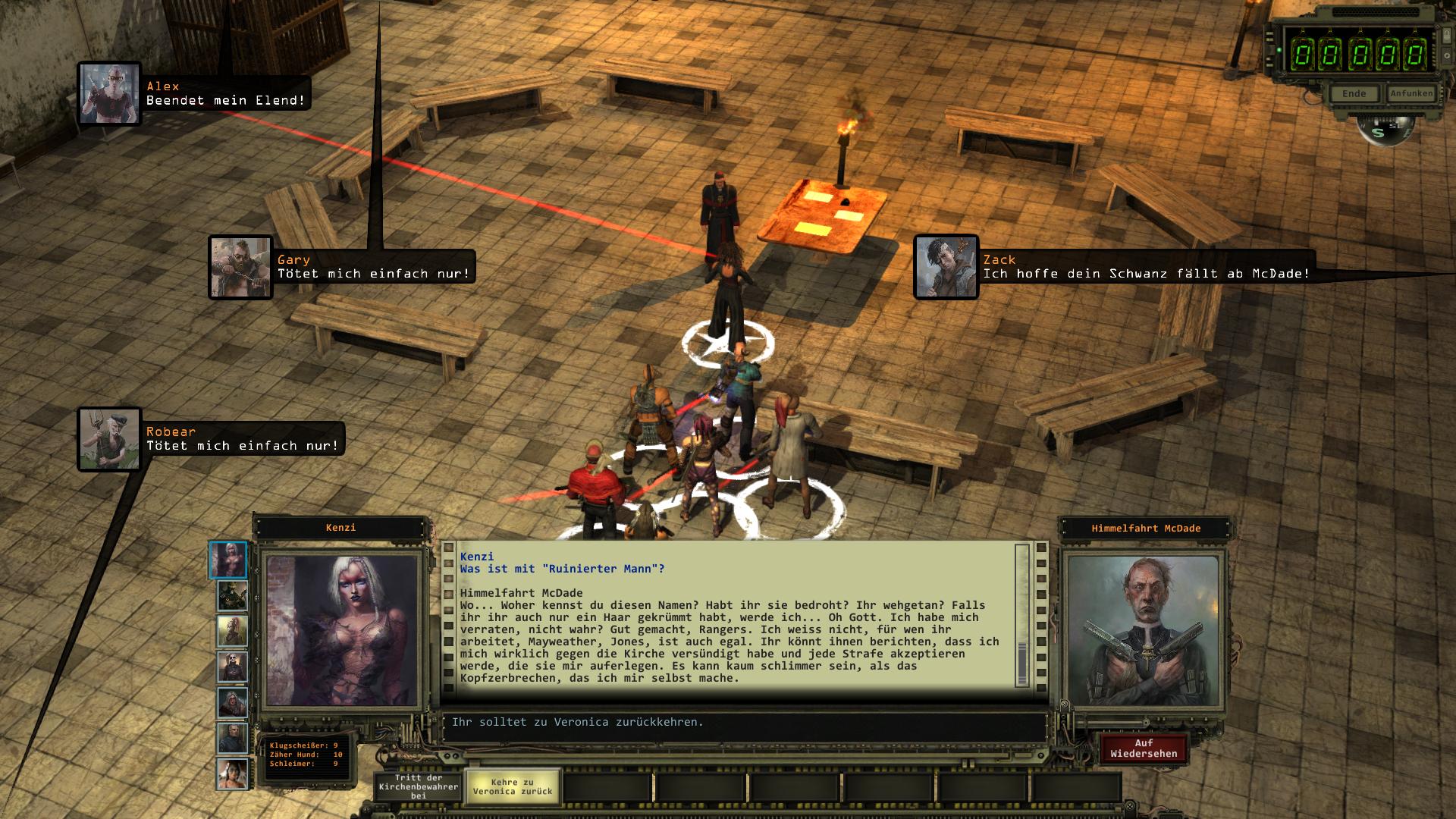End conversation with 'Auf Wiedersehen'
1456x819 pixels.
(1144, 748)
